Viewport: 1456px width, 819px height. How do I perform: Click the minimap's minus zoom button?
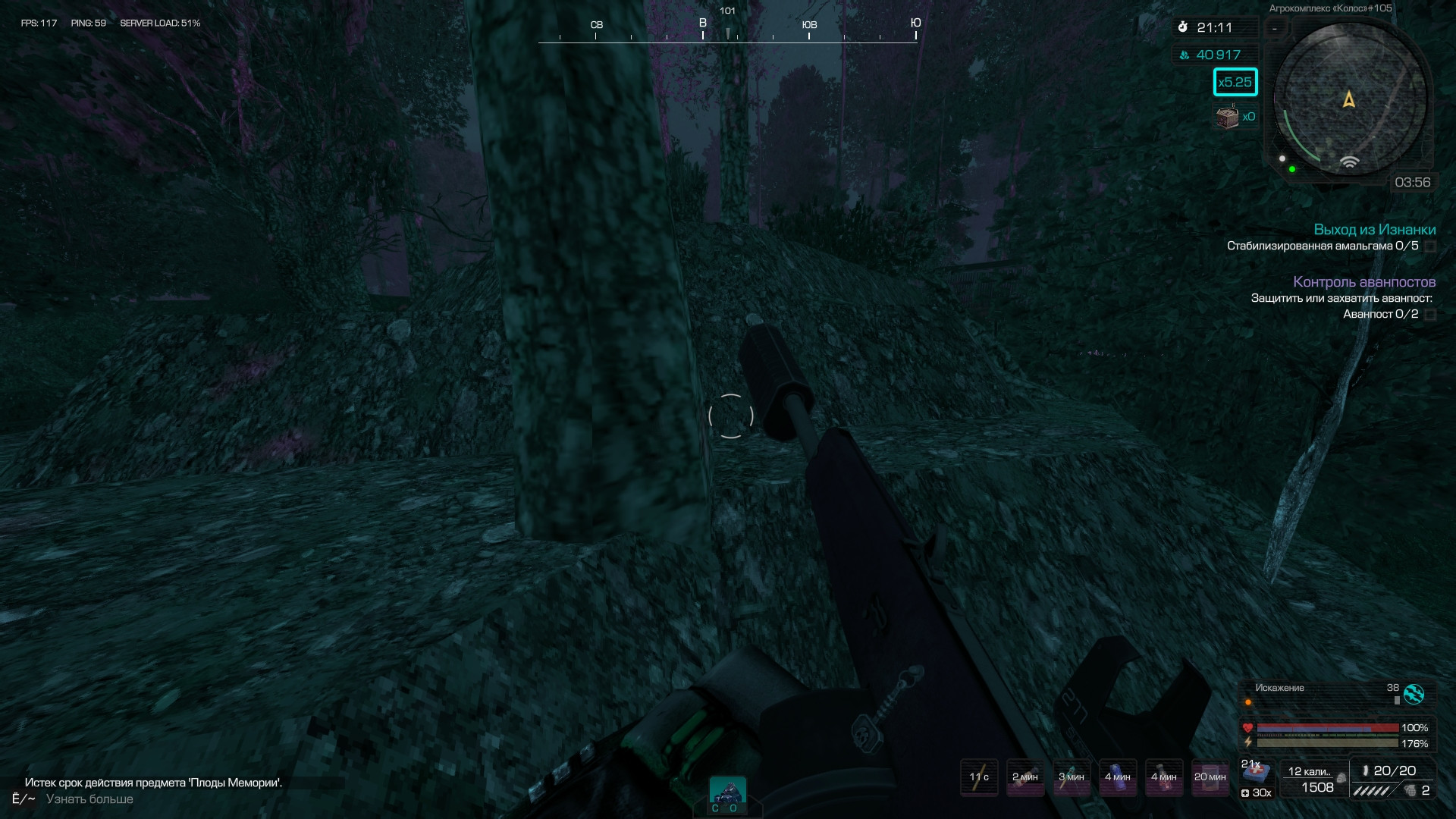1276,29
